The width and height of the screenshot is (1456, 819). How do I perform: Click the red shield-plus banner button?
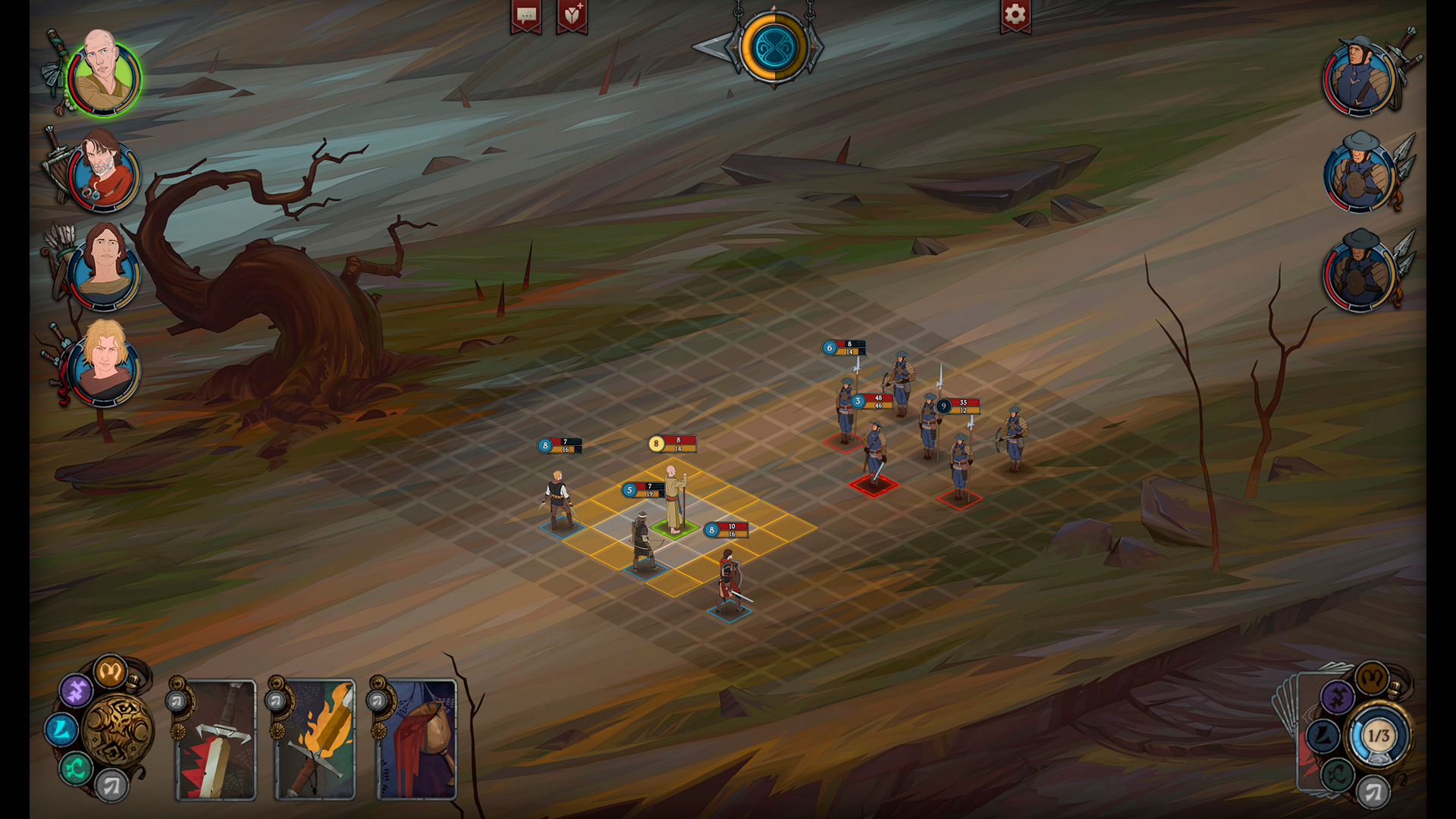tap(573, 16)
